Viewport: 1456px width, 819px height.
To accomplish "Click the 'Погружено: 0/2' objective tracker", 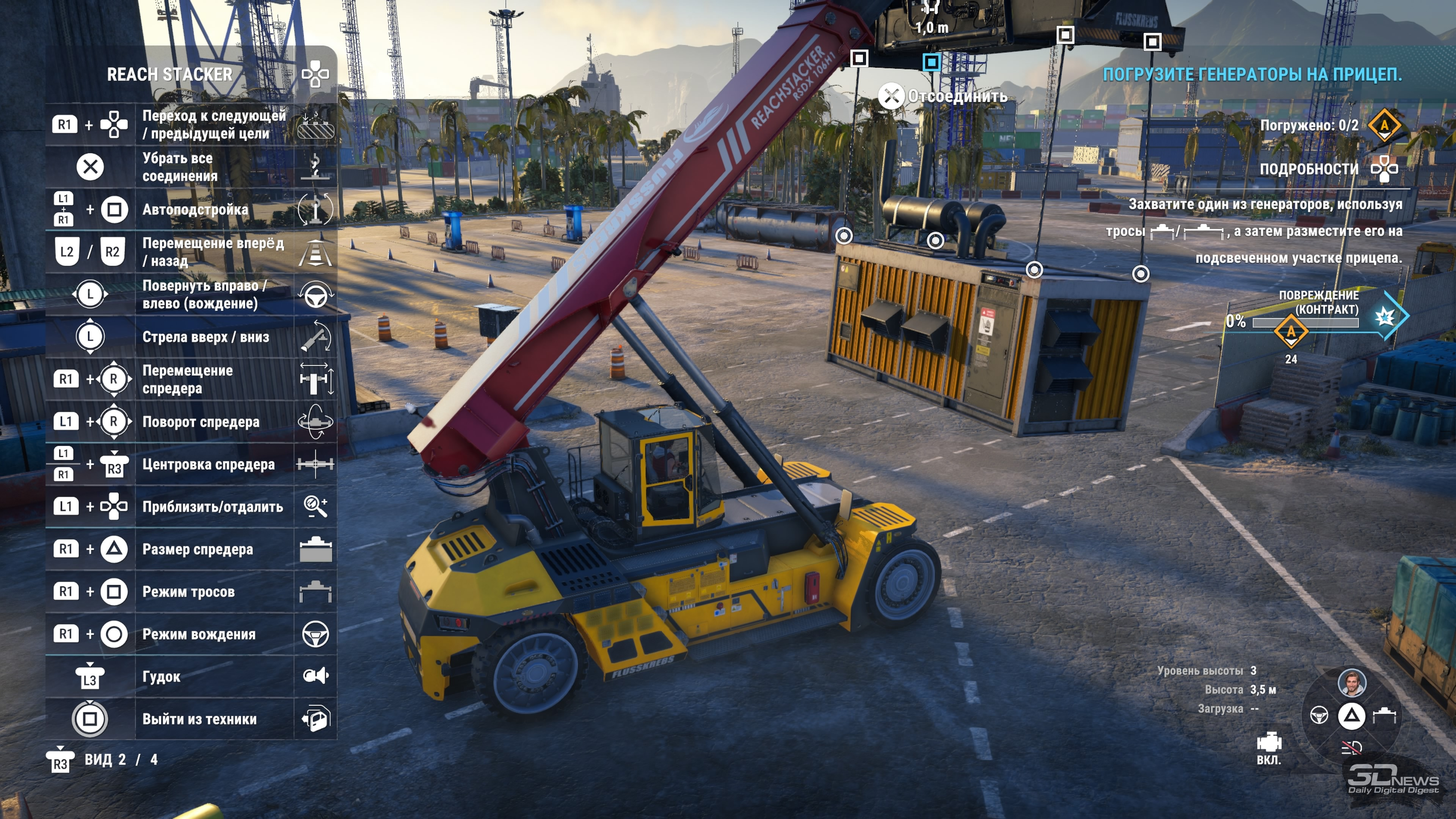I will click(1309, 126).
